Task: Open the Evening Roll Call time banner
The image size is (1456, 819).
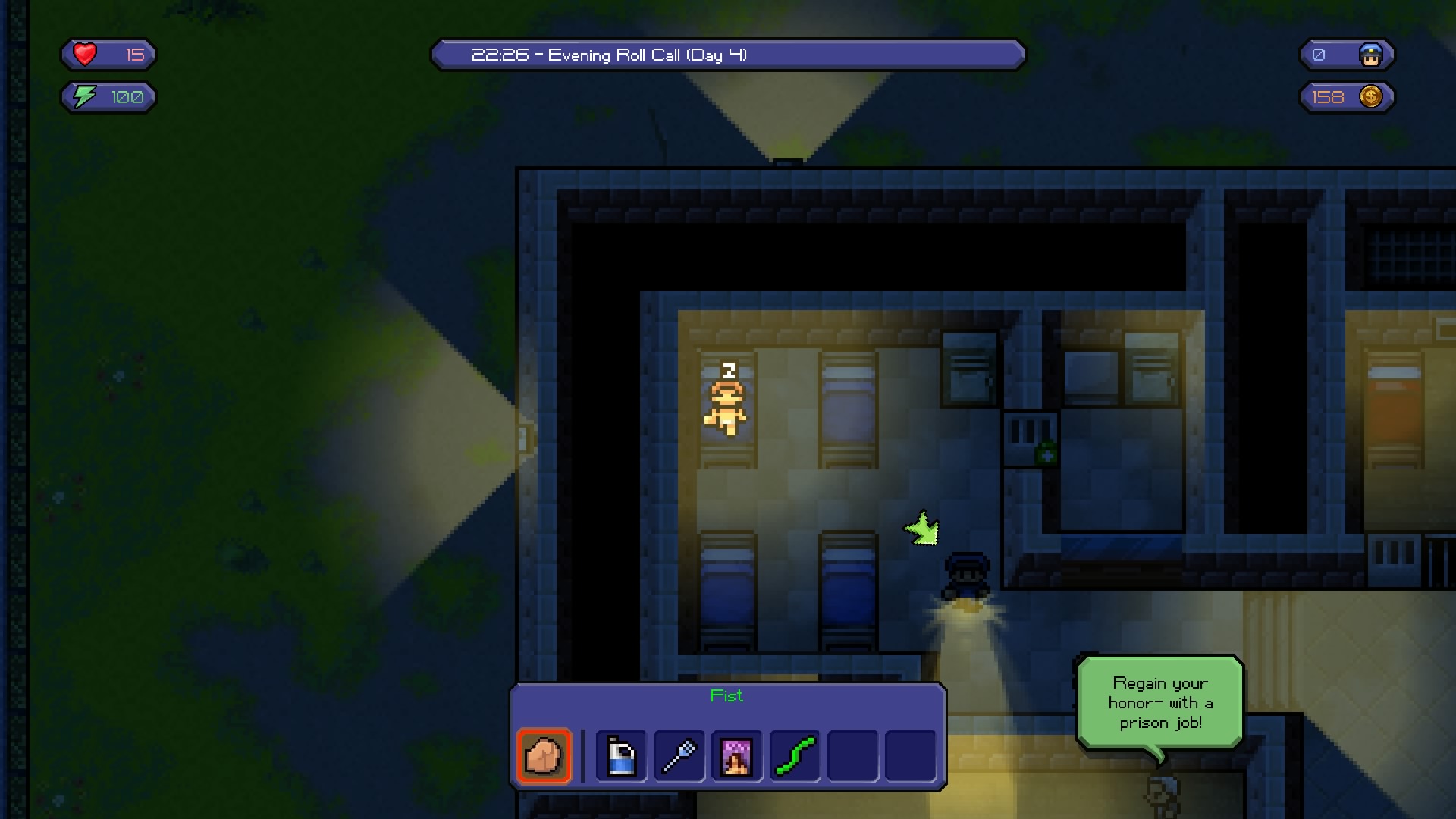Action: (728, 55)
